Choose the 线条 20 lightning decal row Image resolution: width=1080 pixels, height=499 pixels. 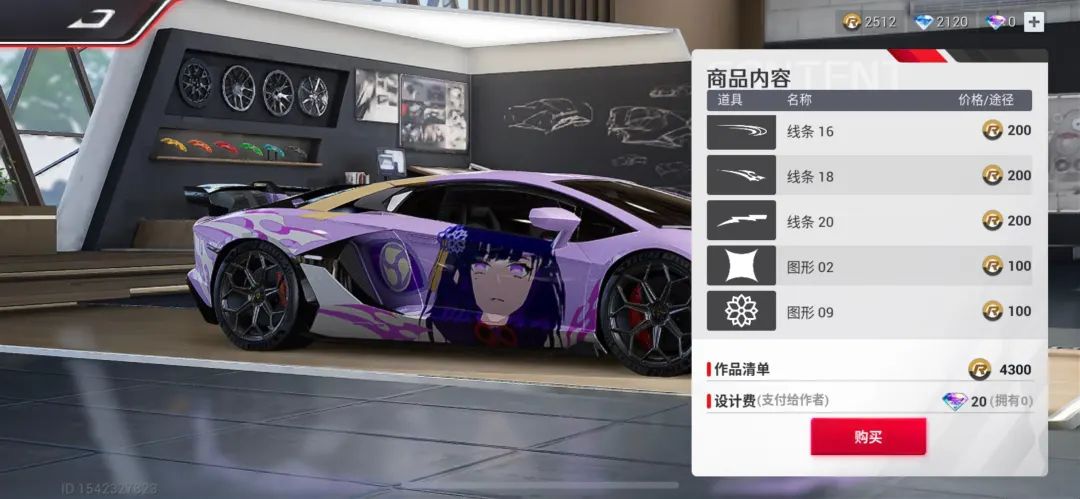pyautogui.click(x=870, y=221)
